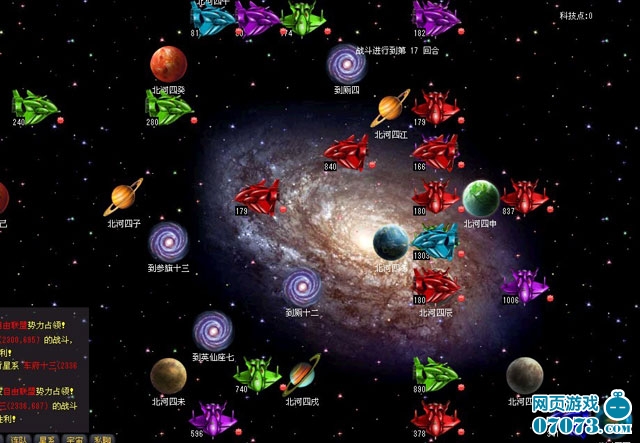Select the ringed planet 北河四戌

click(303, 373)
